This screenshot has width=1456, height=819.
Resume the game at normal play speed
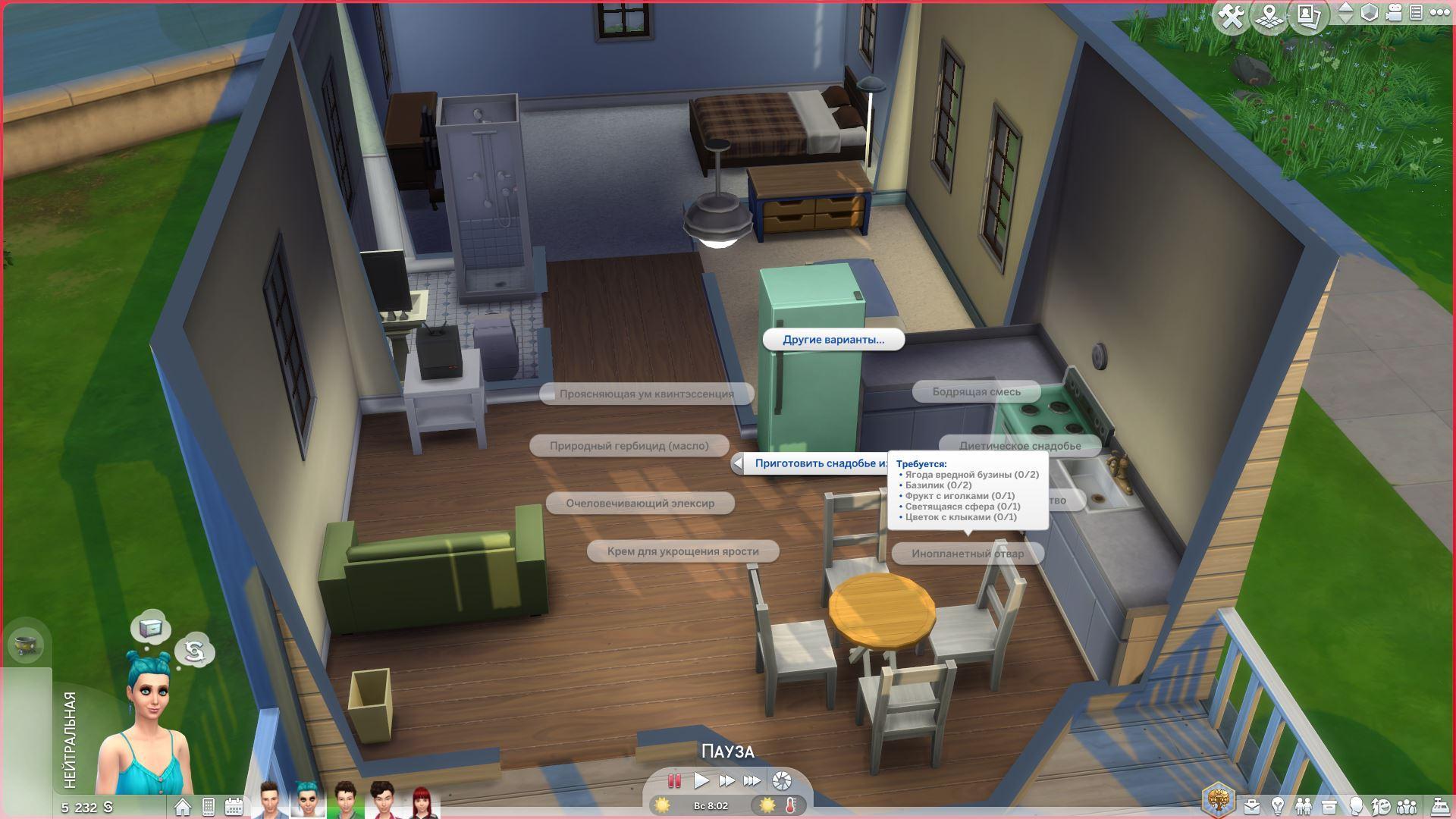tap(701, 780)
